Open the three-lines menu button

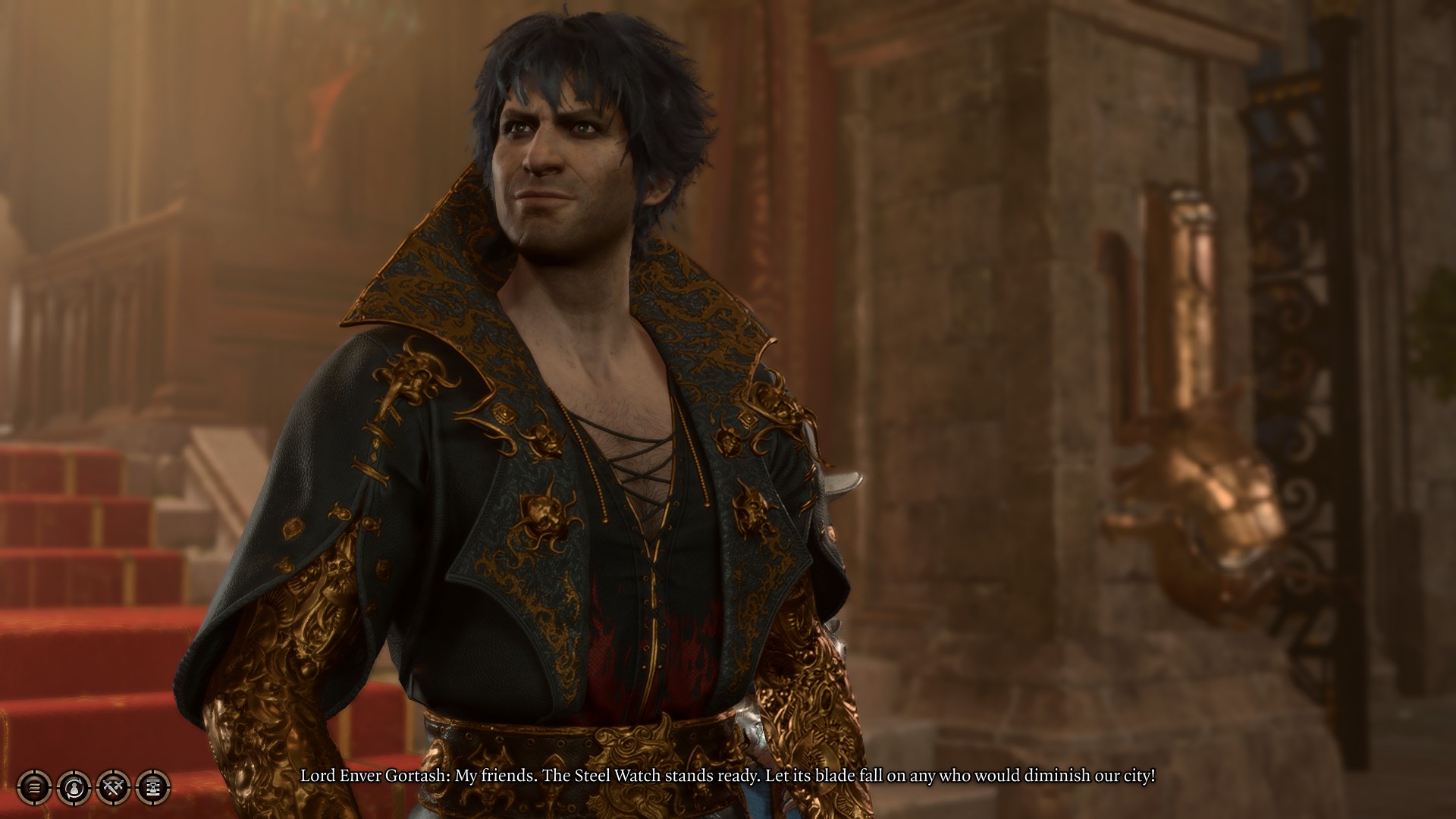34,788
